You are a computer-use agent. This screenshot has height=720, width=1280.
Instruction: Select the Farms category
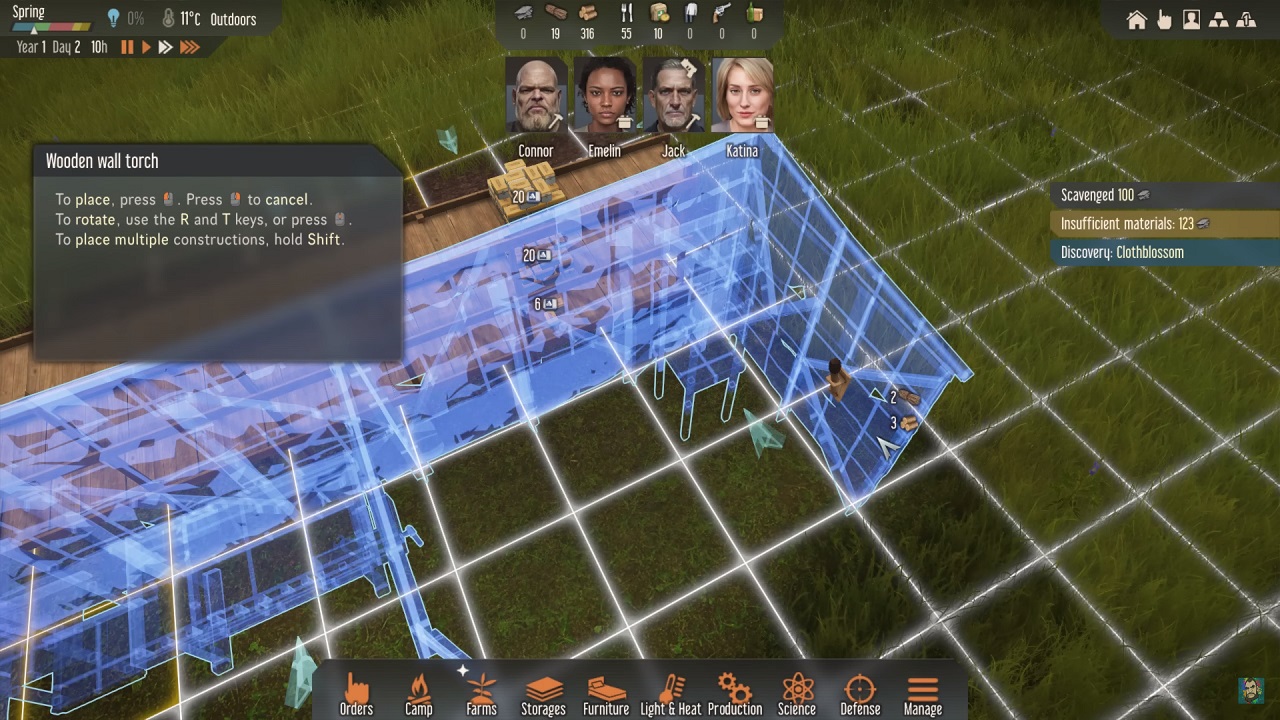coord(481,694)
